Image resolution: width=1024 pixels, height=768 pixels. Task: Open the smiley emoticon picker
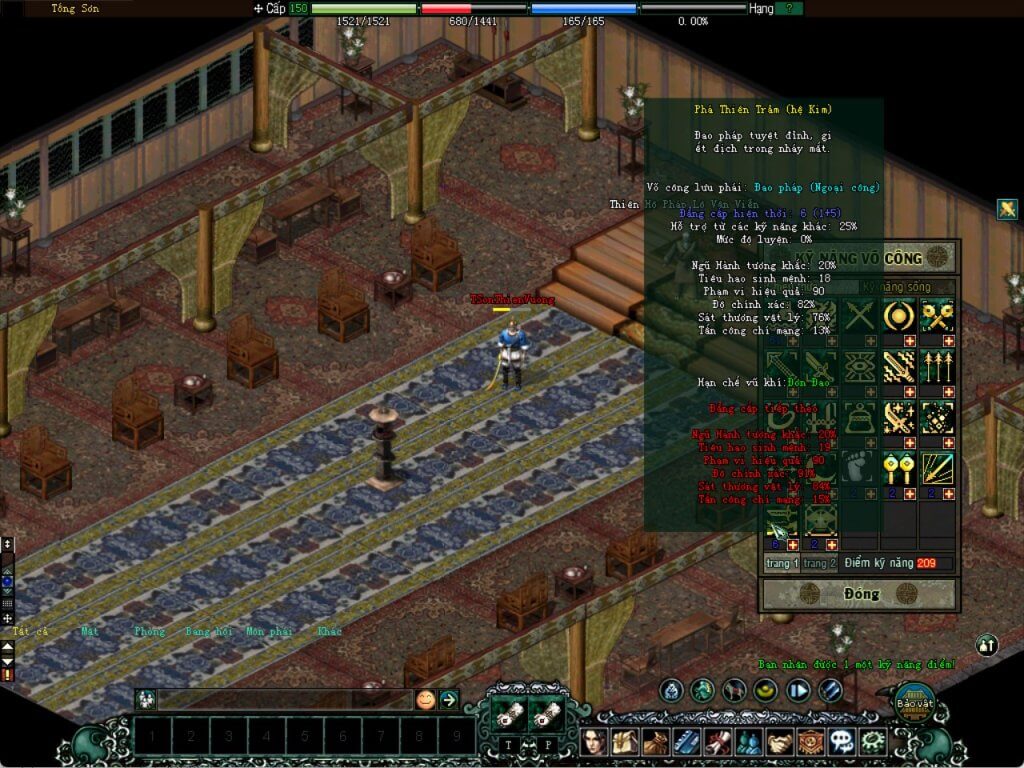coord(426,700)
